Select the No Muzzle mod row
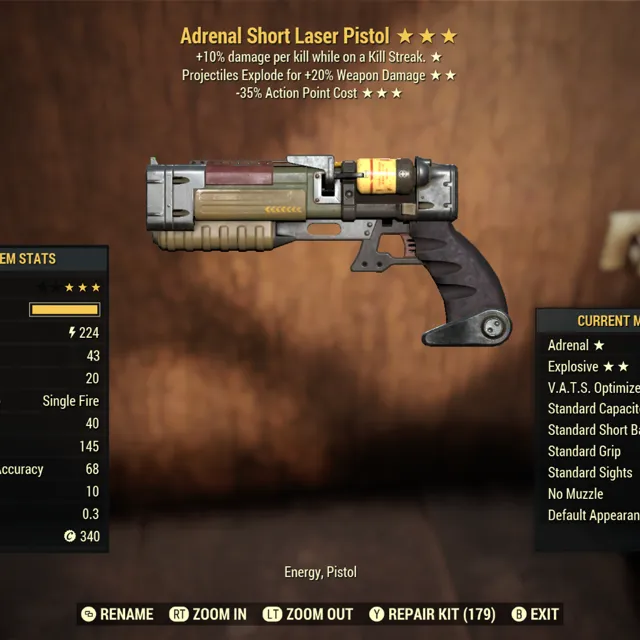 (576, 493)
